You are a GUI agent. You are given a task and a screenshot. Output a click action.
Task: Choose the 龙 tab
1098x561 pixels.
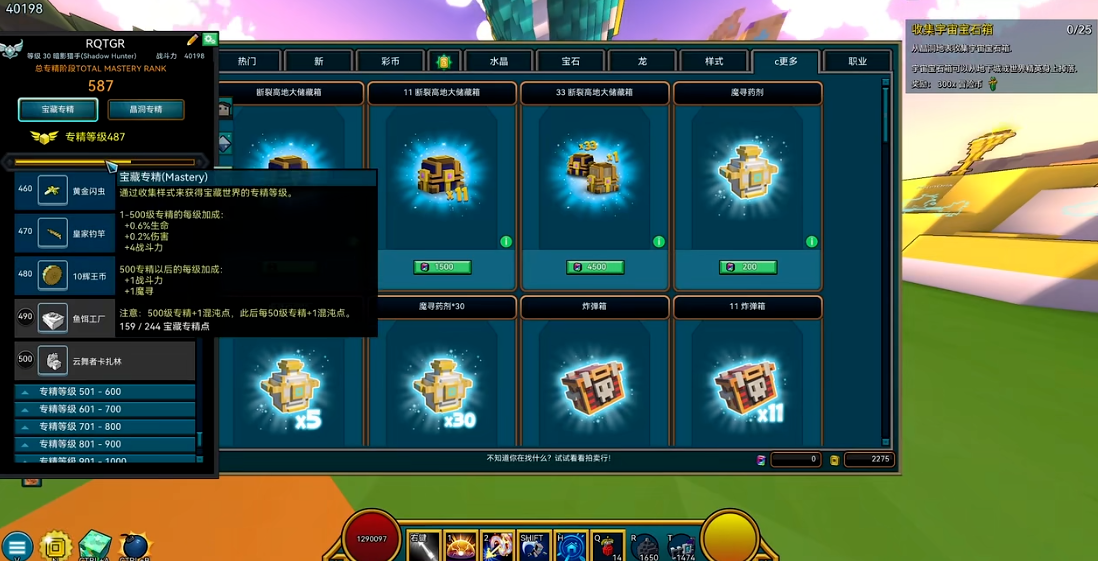click(642, 62)
